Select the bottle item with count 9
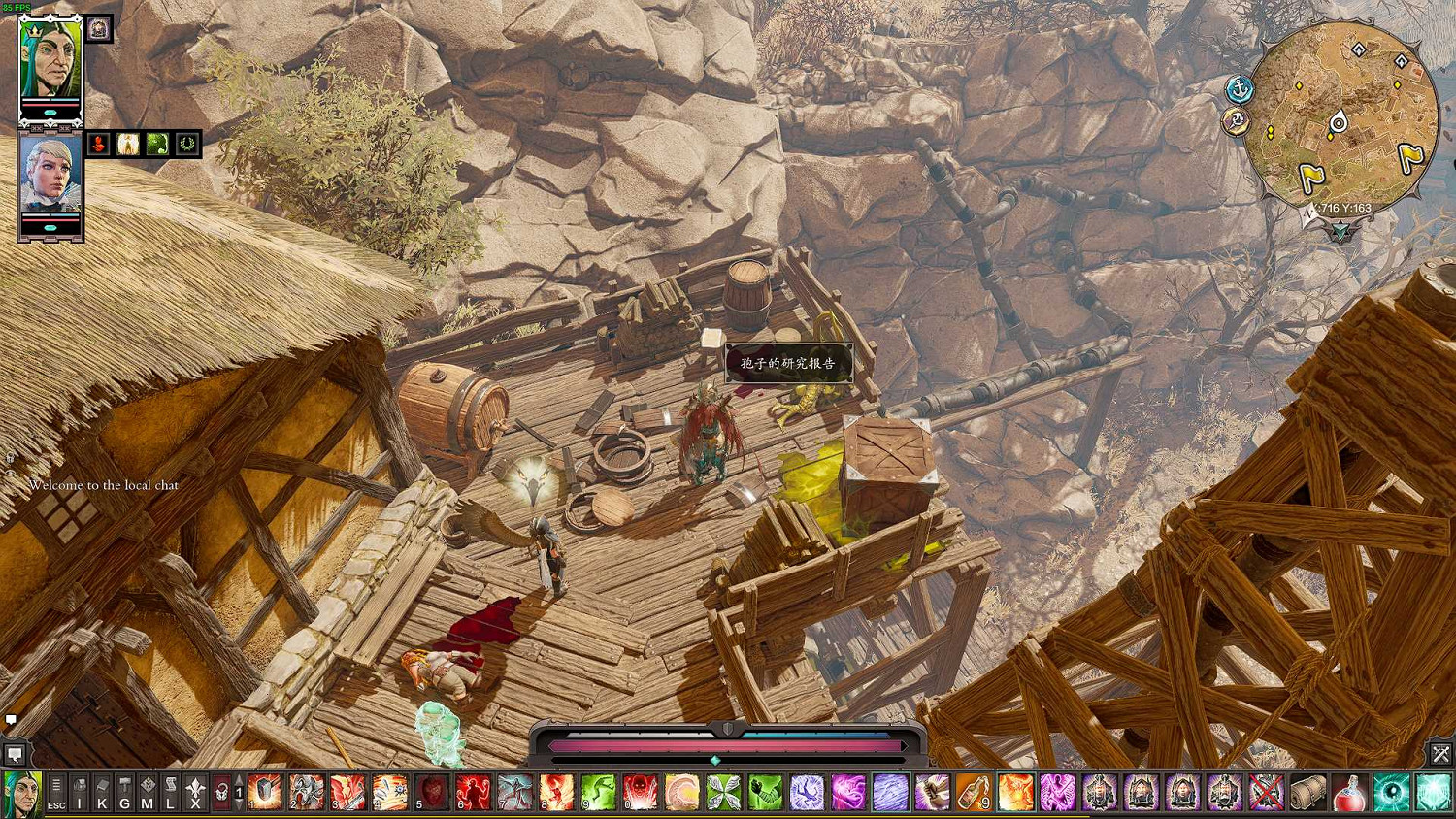 tap(974, 793)
